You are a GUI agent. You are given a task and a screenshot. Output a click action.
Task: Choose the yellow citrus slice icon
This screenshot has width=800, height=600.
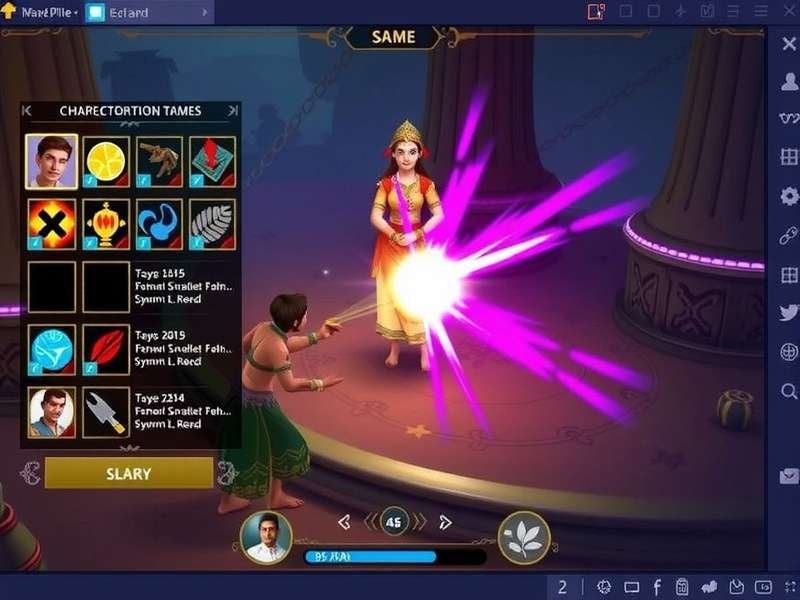[106, 162]
